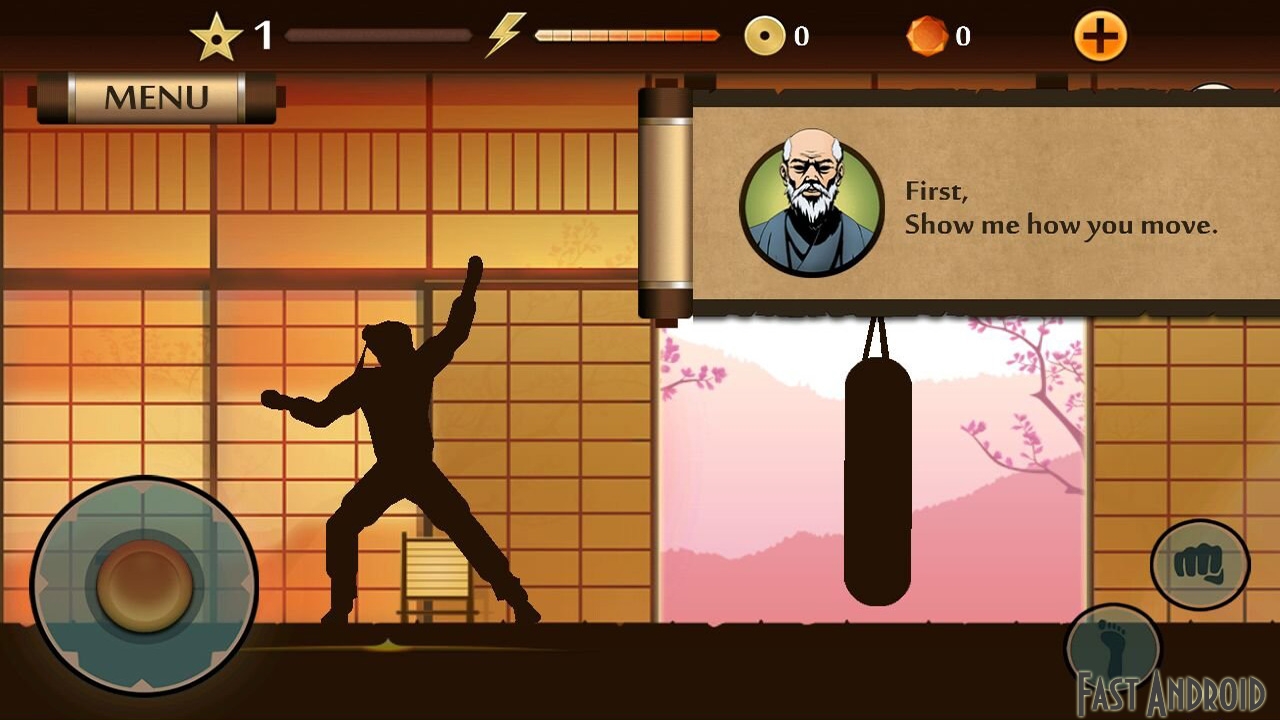The image size is (1280, 720).
Task: Select the lightning energy bolt icon
Action: [507, 33]
